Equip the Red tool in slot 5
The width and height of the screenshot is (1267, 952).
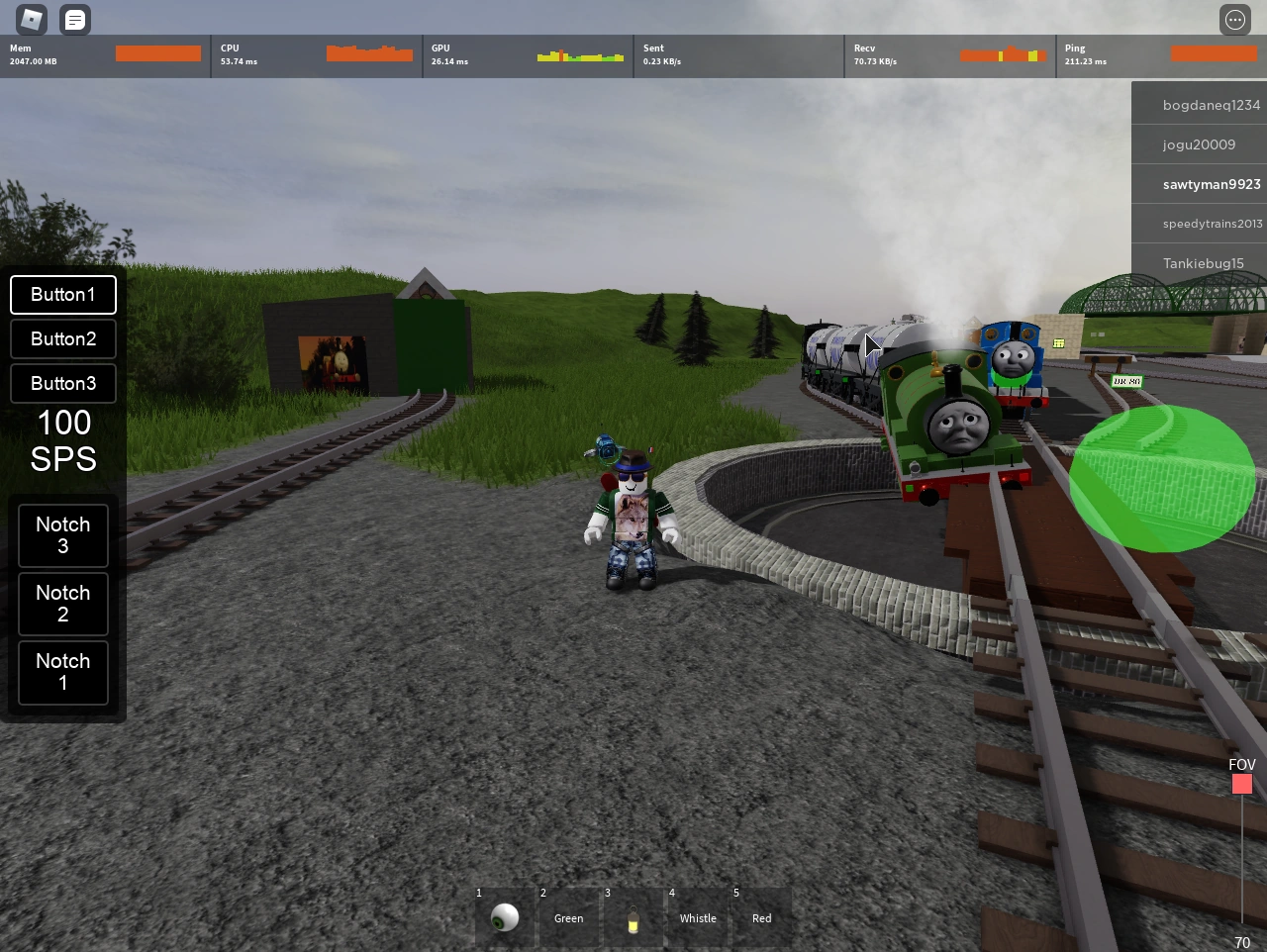(x=761, y=917)
